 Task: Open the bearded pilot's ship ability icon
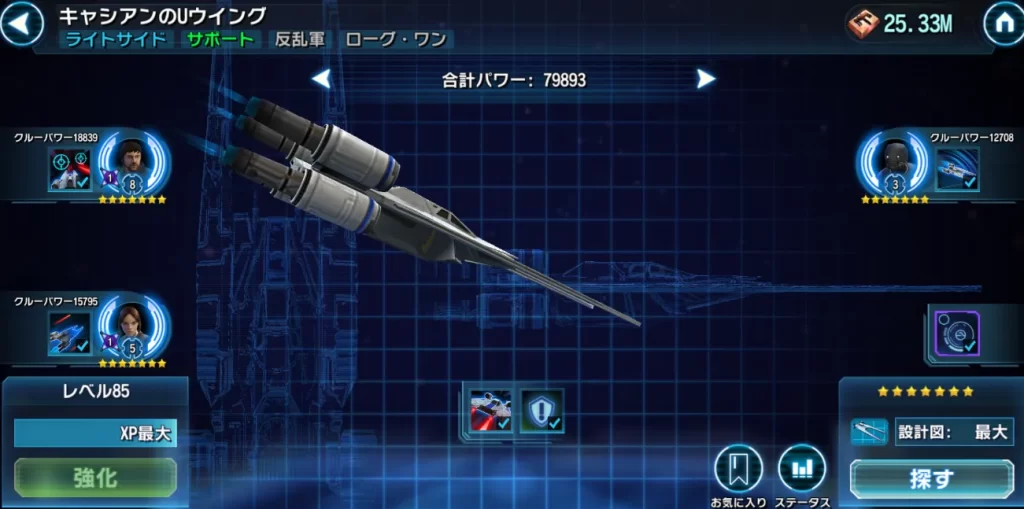coord(70,170)
